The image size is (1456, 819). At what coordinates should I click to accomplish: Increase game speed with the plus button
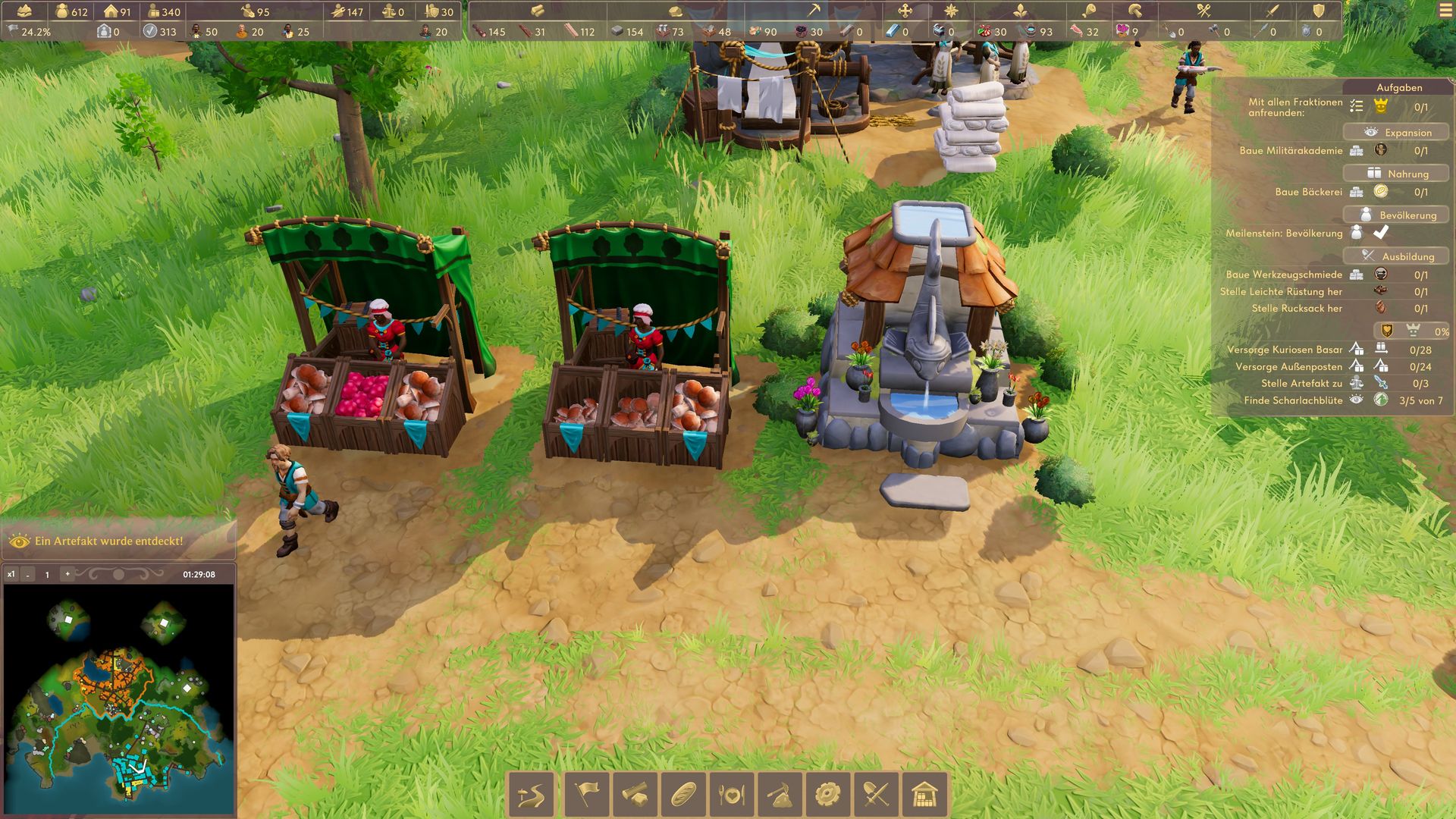click(x=67, y=574)
